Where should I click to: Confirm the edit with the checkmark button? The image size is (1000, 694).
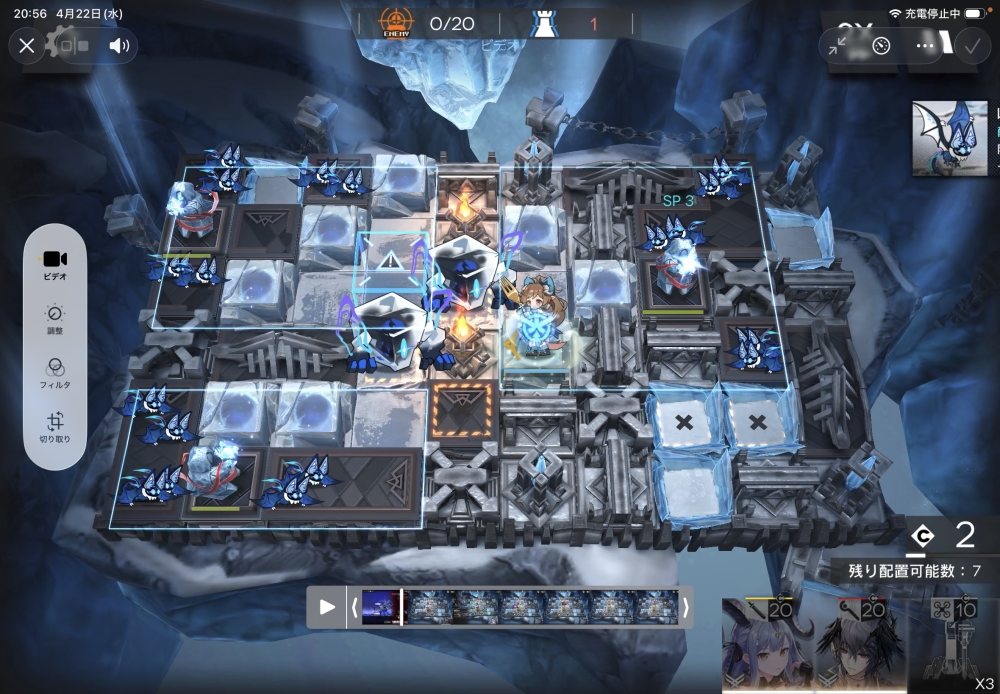(x=971, y=45)
